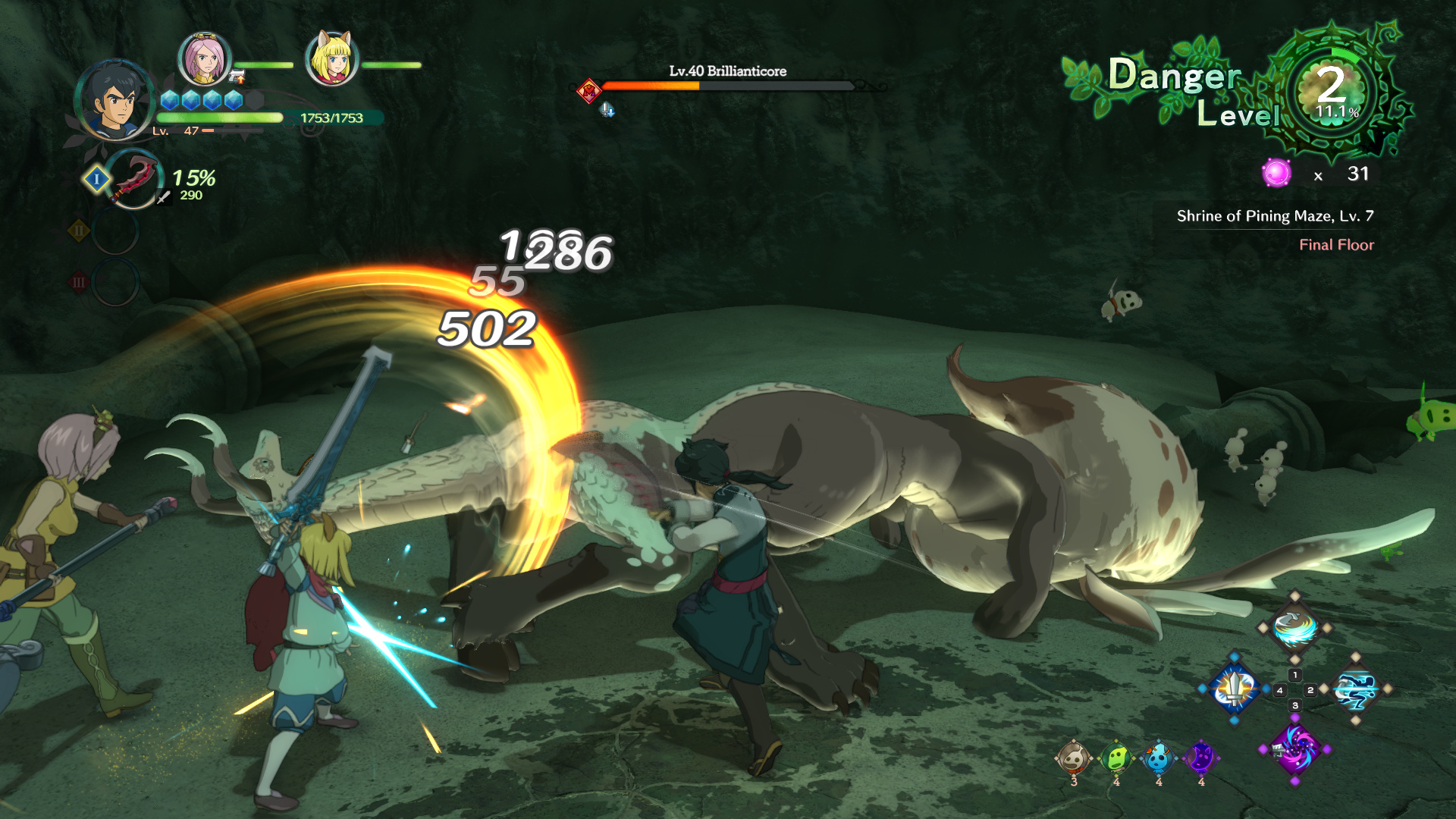Choose the purple higgledy icon
1456x819 pixels.
pyautogui.click(x=1200, y=758)
